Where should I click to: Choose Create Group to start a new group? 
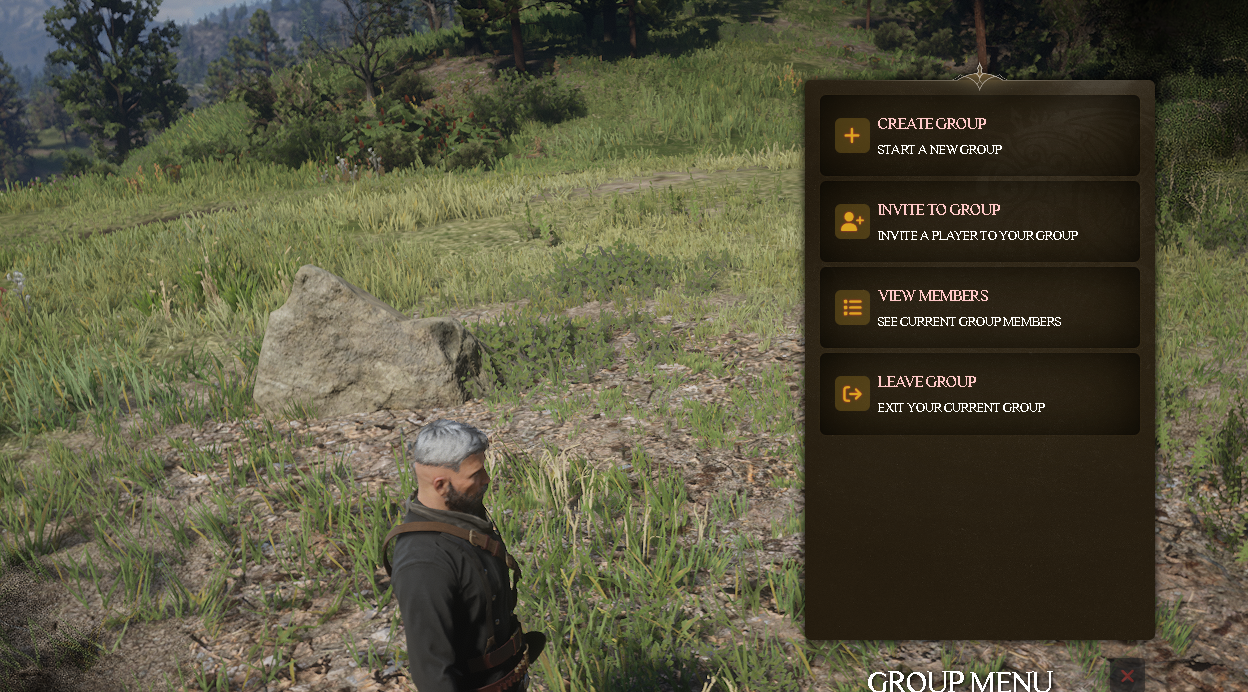pos(979,136)
